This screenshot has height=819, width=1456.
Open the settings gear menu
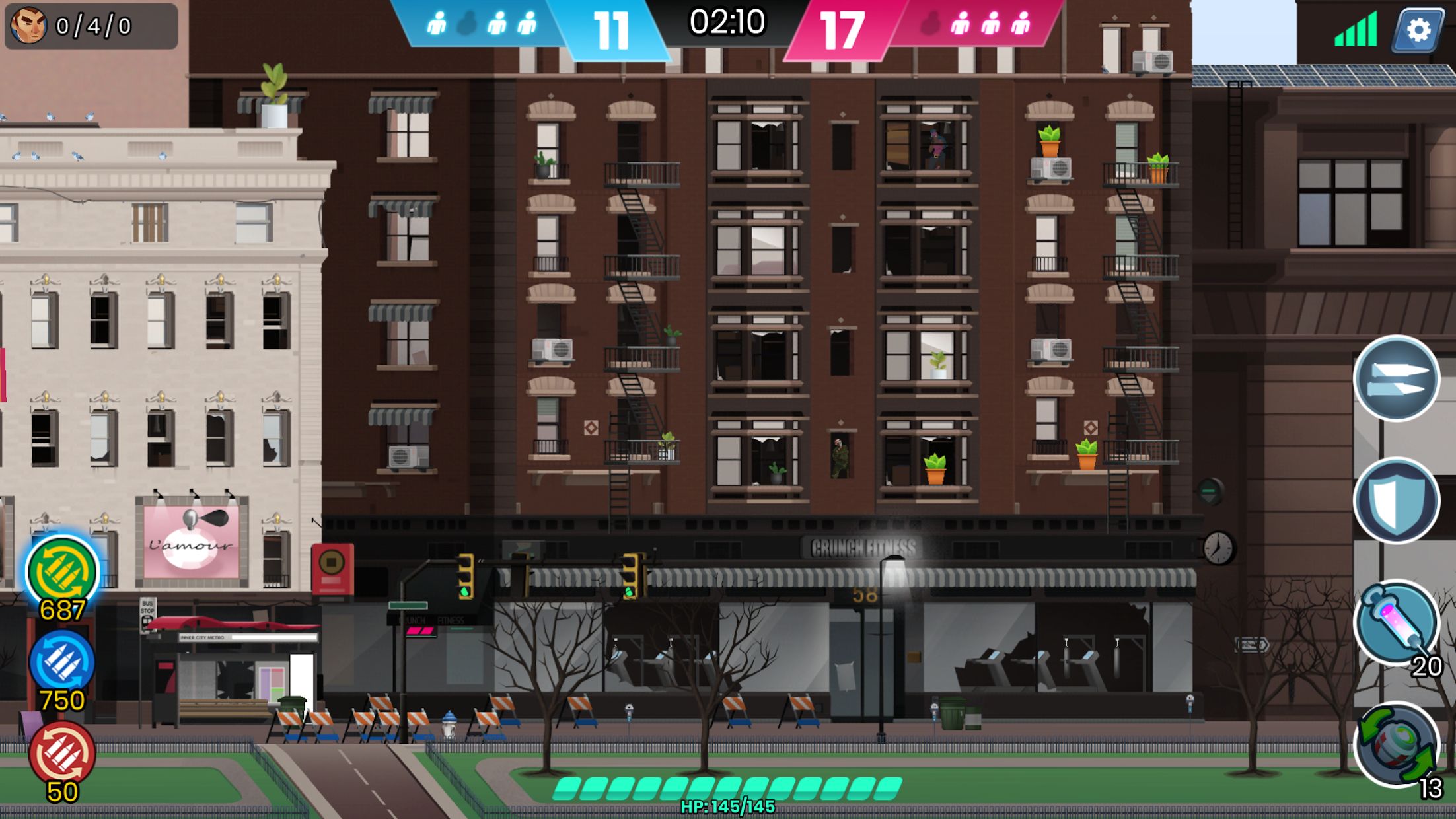[x=1418, y=30]
